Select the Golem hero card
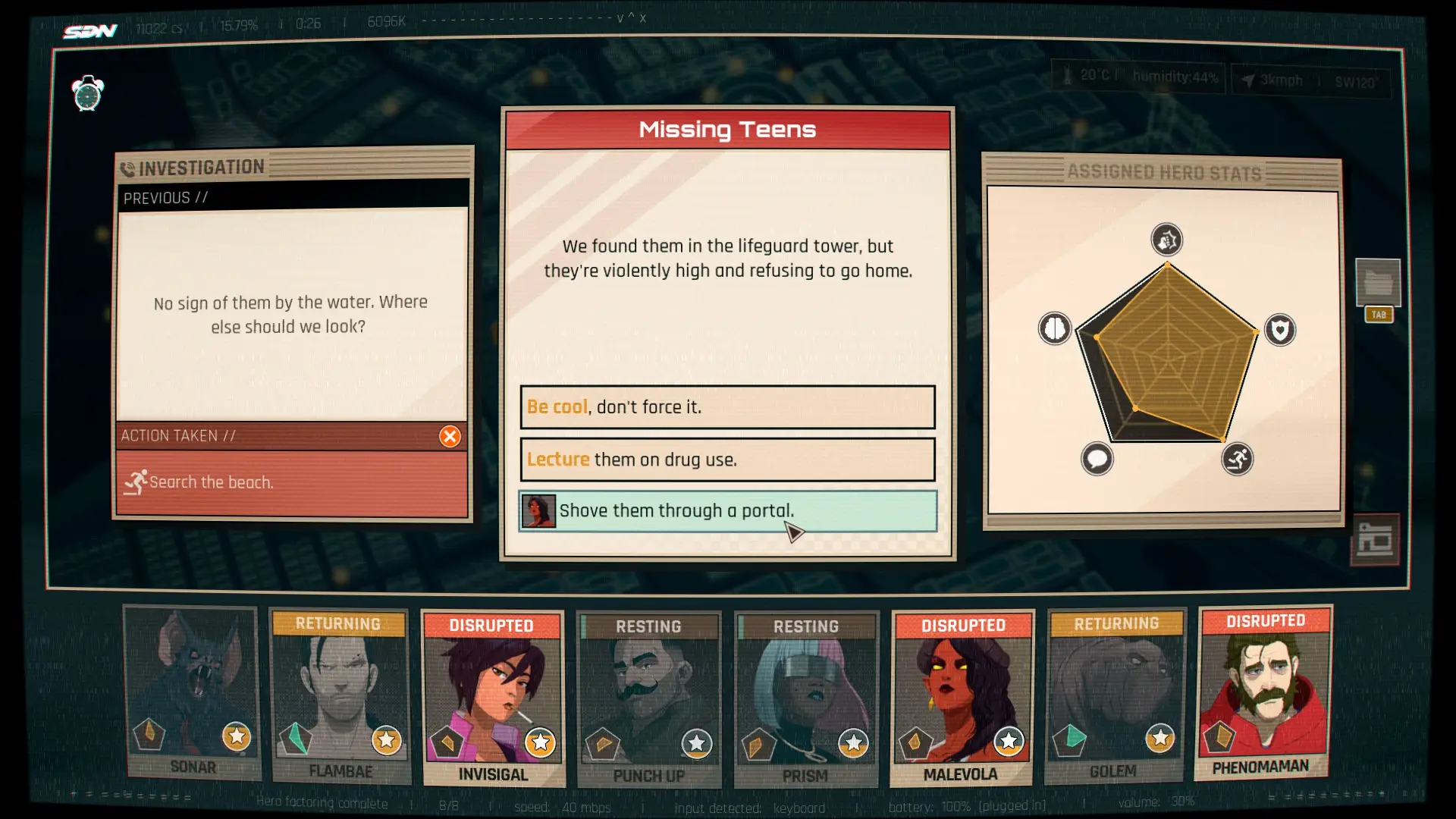The image size is (1456, 819). (1114, 696)
